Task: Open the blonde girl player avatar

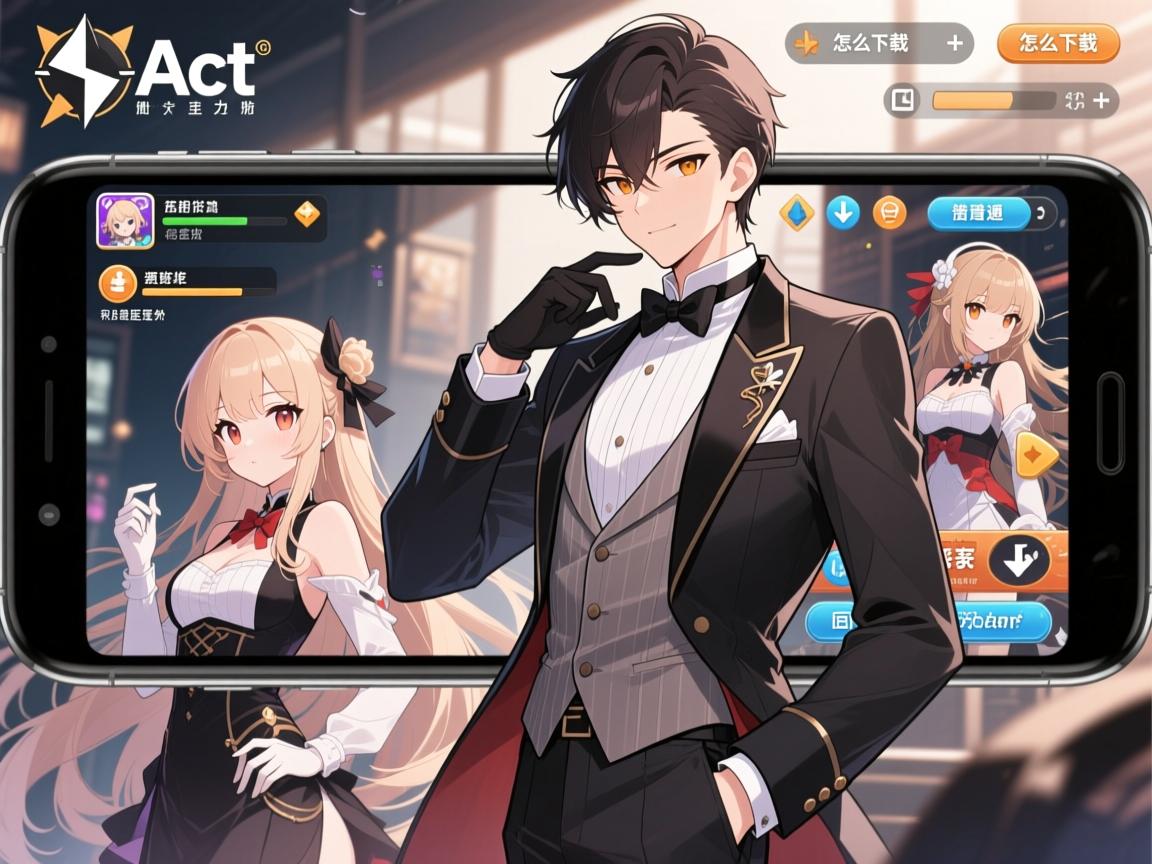Action: click(125, 221)
